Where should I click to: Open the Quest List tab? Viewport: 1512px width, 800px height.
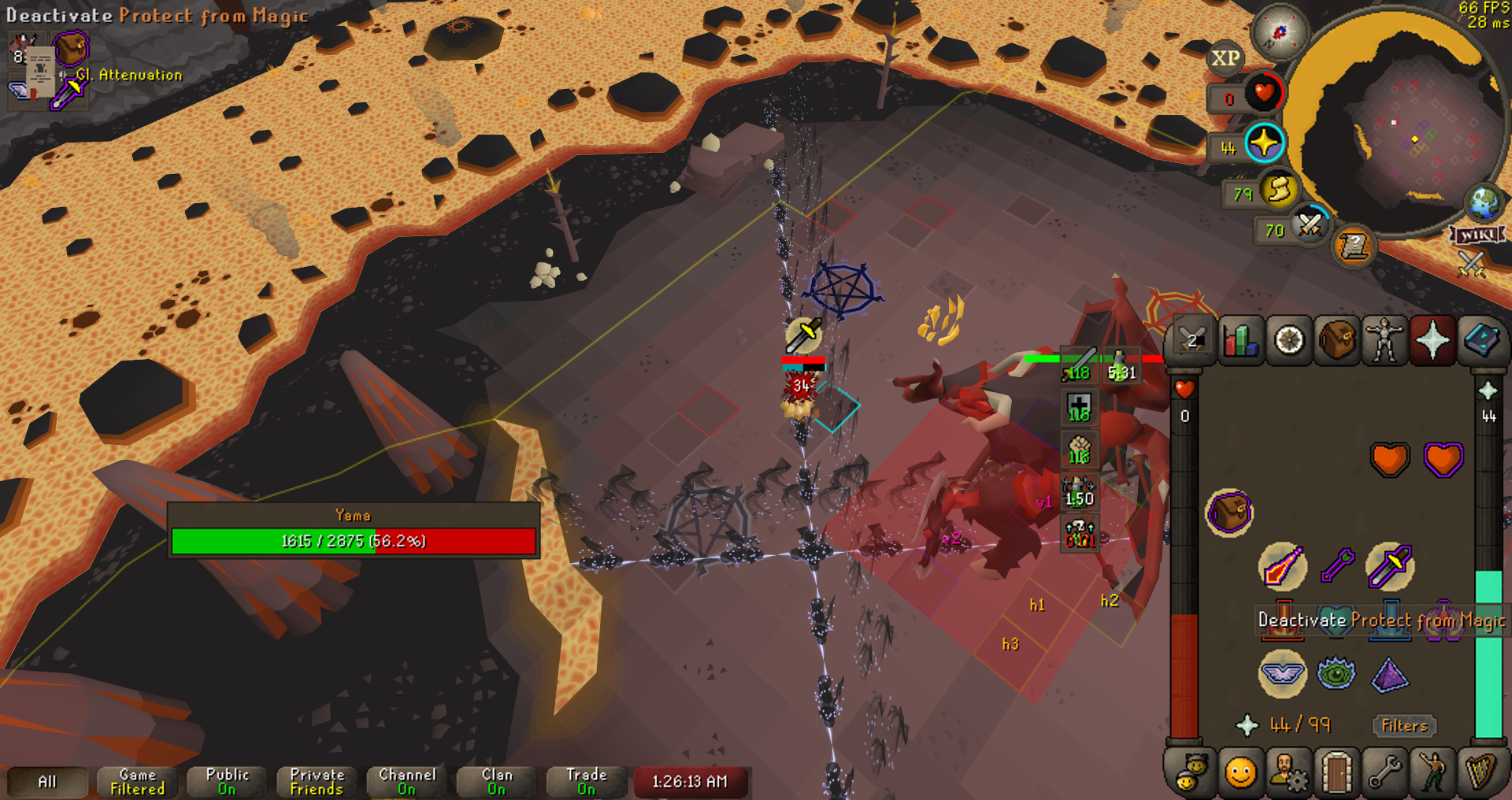(x=1289, y=340)
